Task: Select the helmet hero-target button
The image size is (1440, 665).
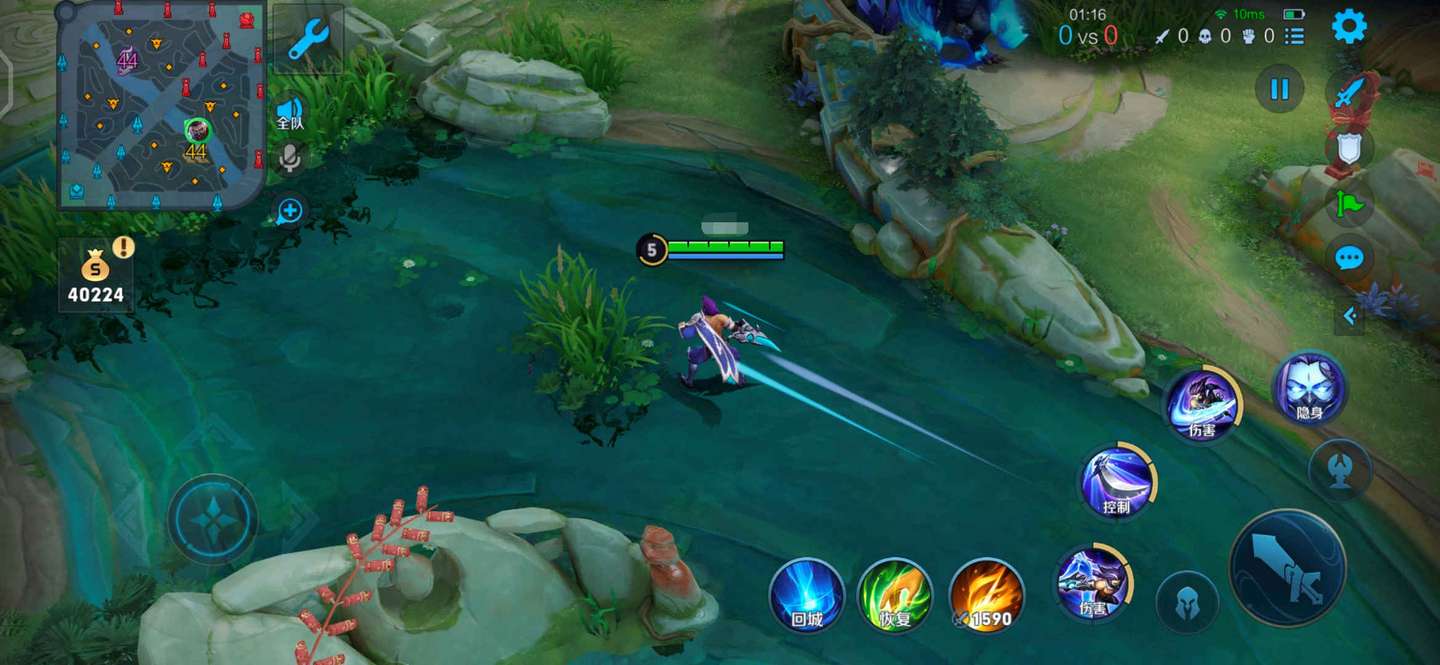Action: pyautogui.click(x=1187, y=601)
